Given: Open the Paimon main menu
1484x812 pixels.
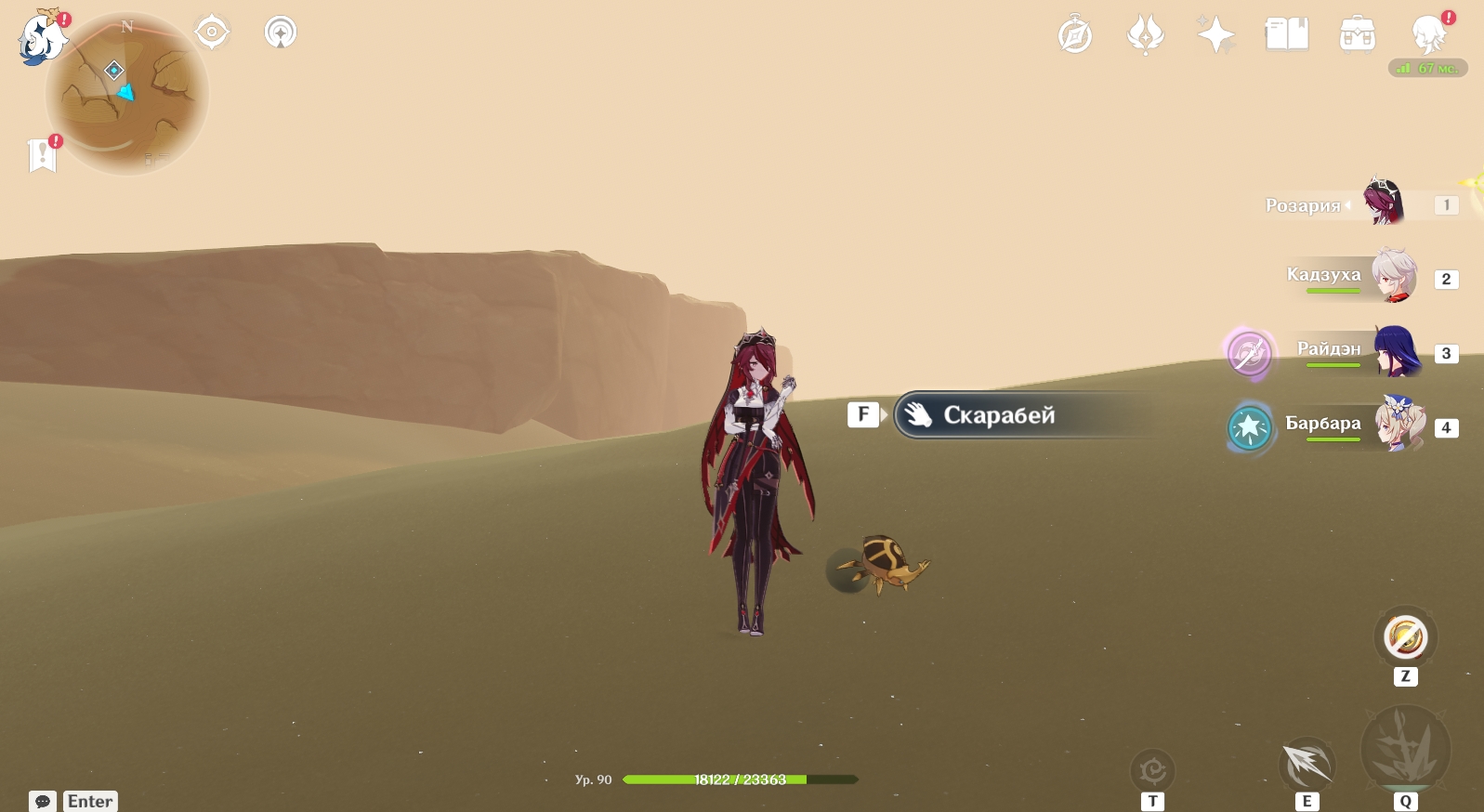Looking at the screenshot, I should 42,39.
